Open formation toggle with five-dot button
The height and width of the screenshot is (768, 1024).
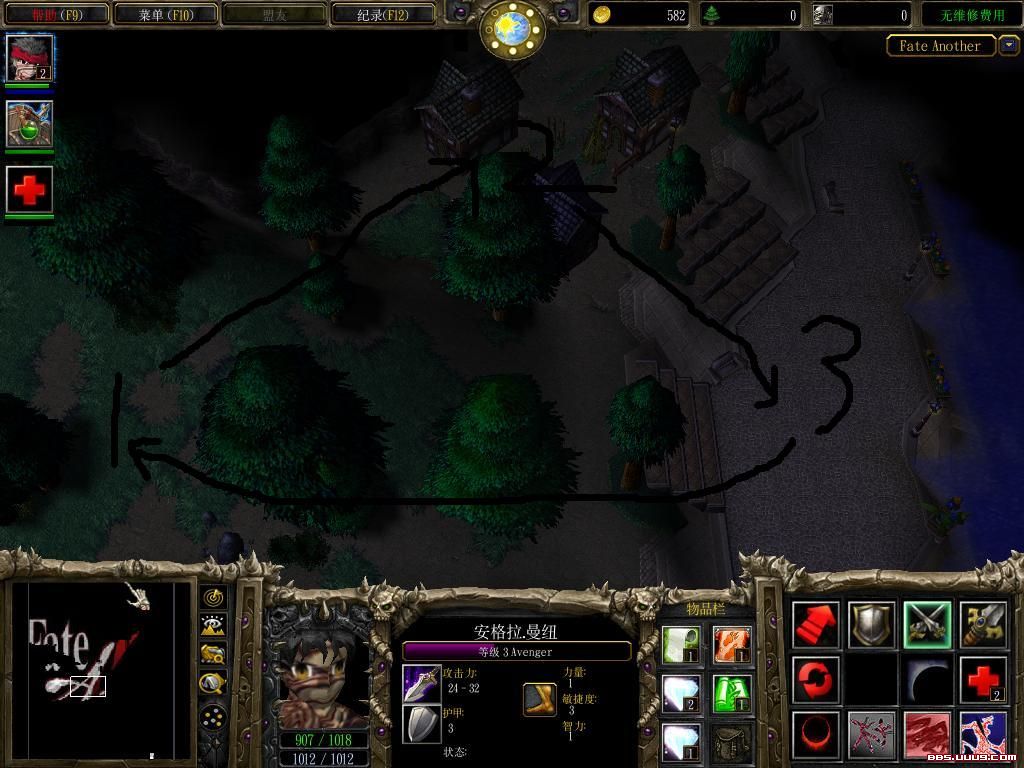click(213, 716)
